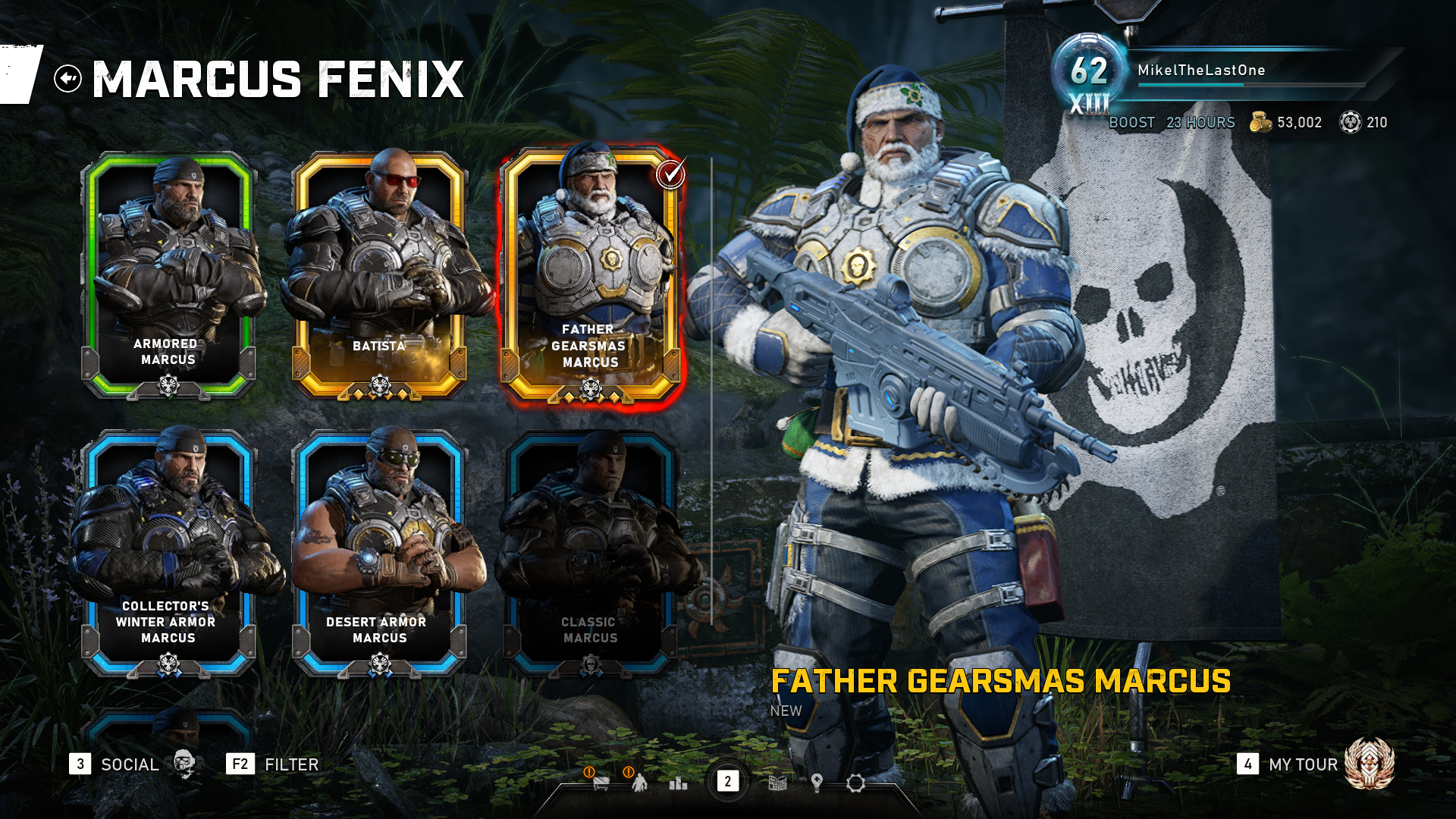The width and height of the screenshot is (1456, 819).
Task: Pick the Collector's Winter Armor Marcus card
Action: coord(168,552)
